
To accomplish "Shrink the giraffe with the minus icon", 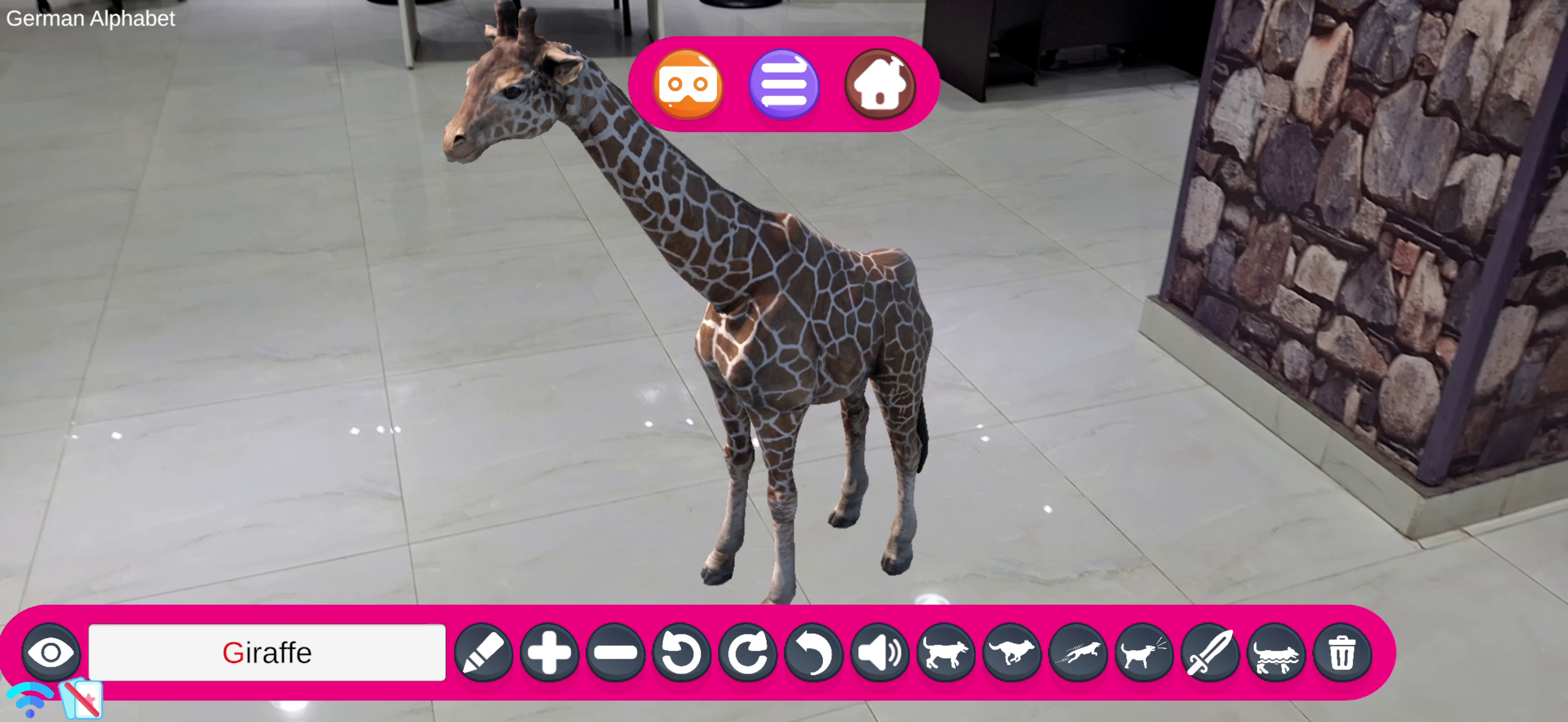I will point(616,653).
